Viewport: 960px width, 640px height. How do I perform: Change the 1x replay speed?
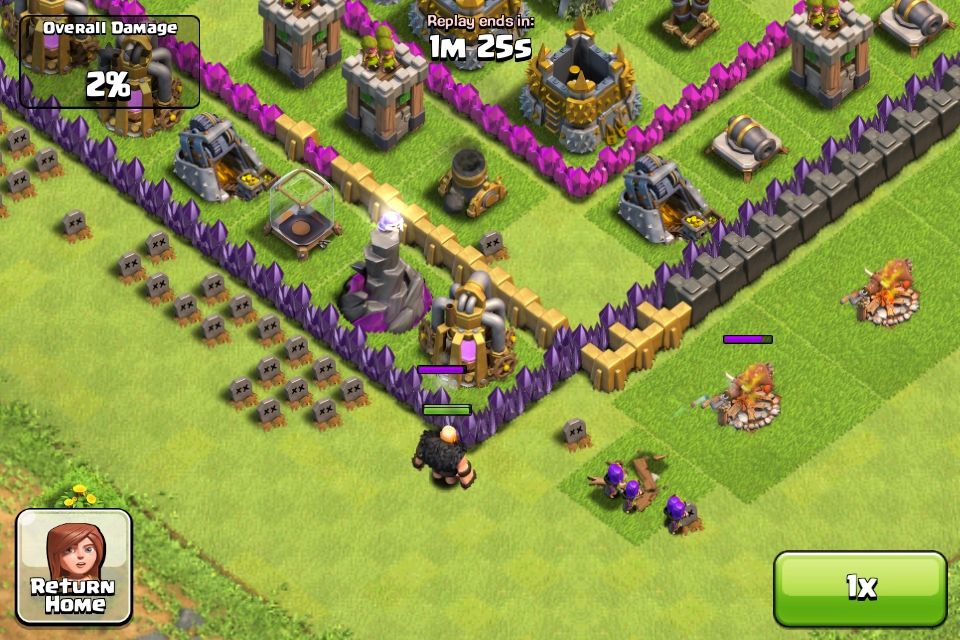[860, 588]
